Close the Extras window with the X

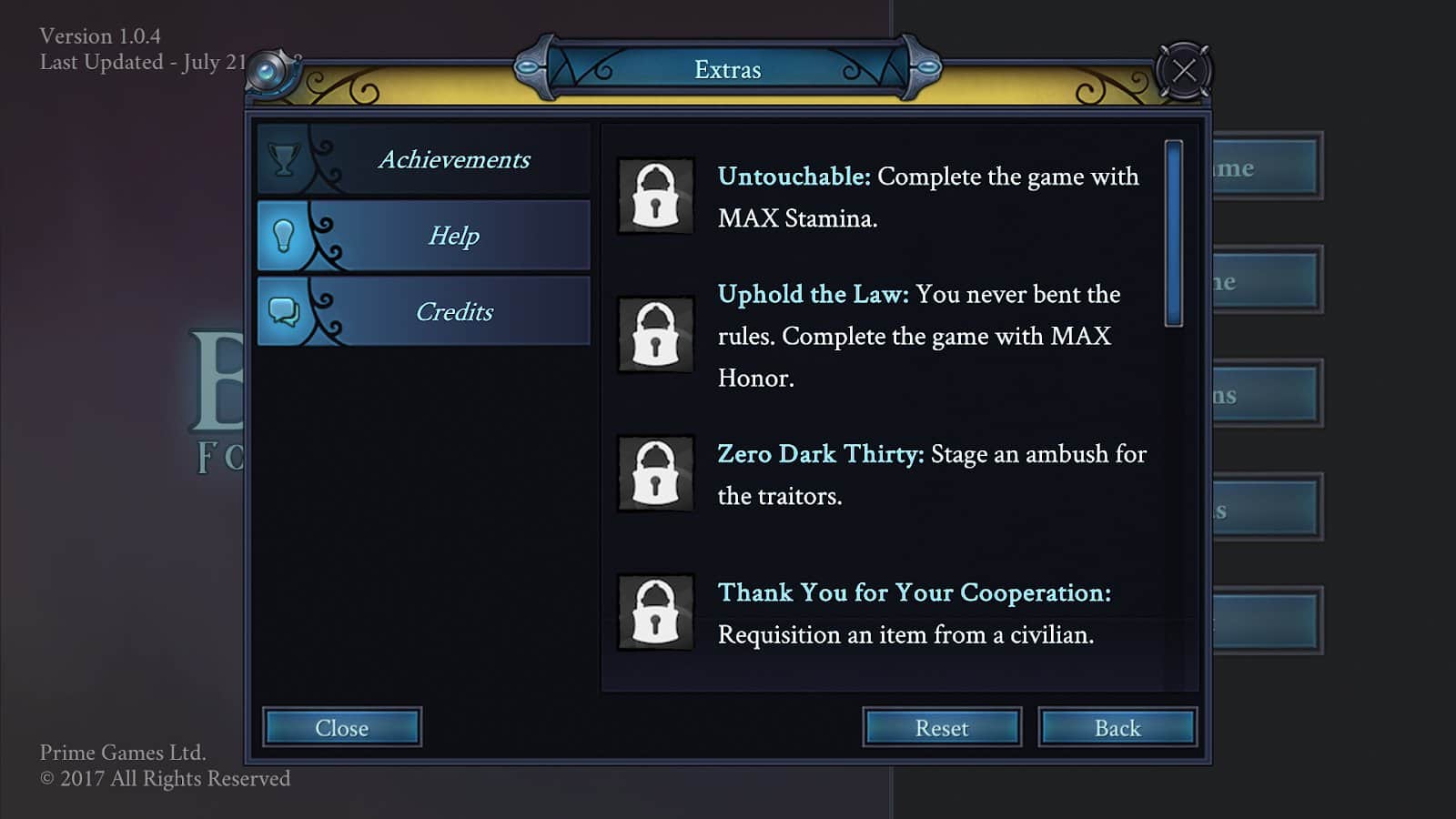(x=1183, y=70)
